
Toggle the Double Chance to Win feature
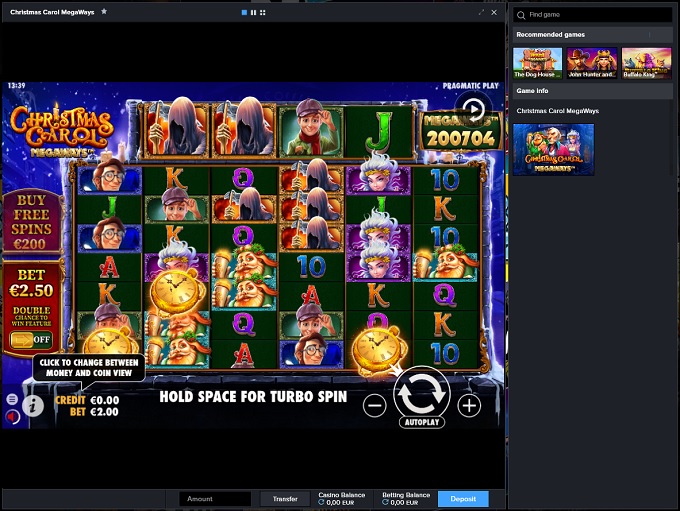coord(31,339)
